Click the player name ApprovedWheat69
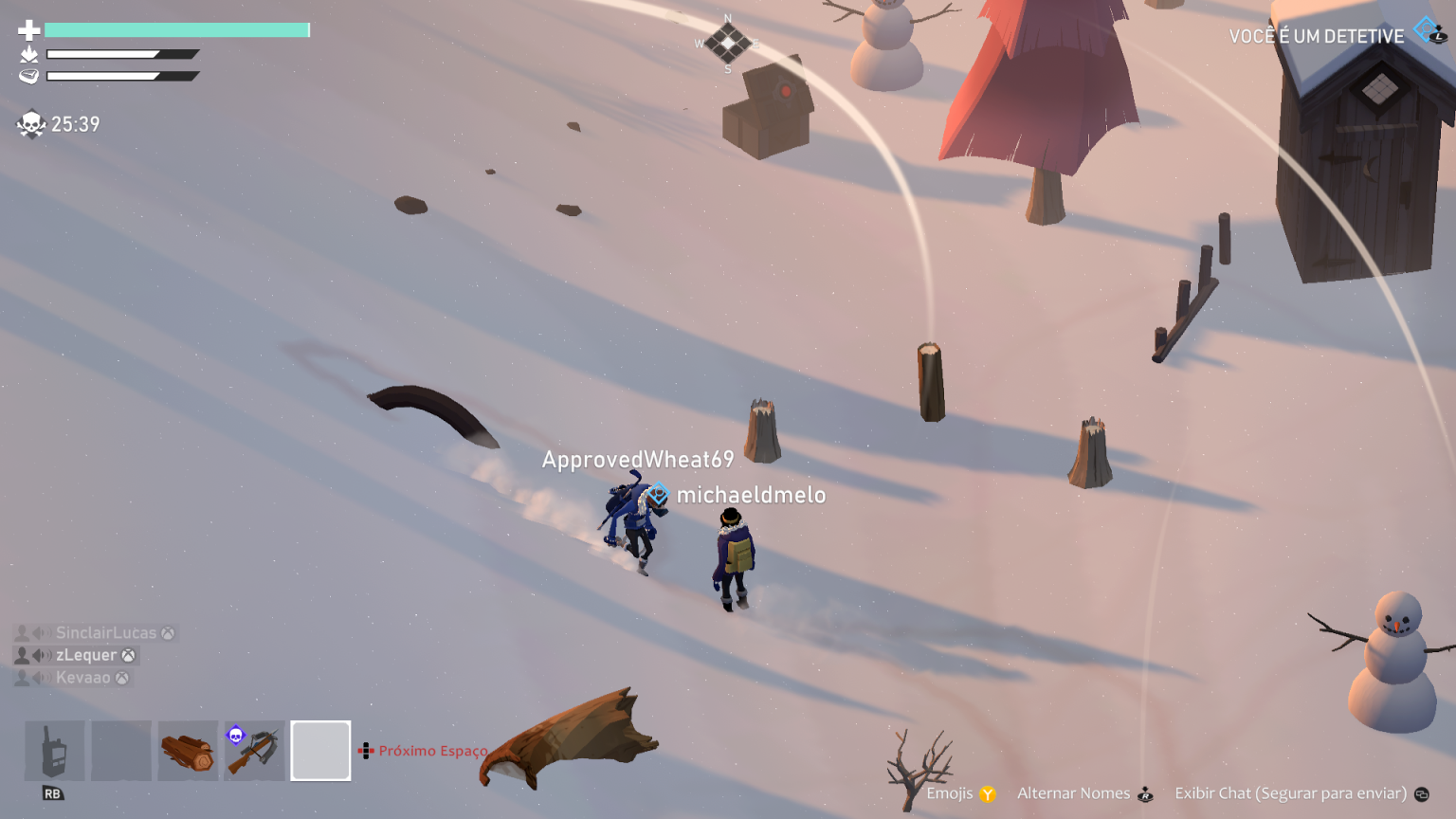 pyautogui.click(x=637, y=458)
